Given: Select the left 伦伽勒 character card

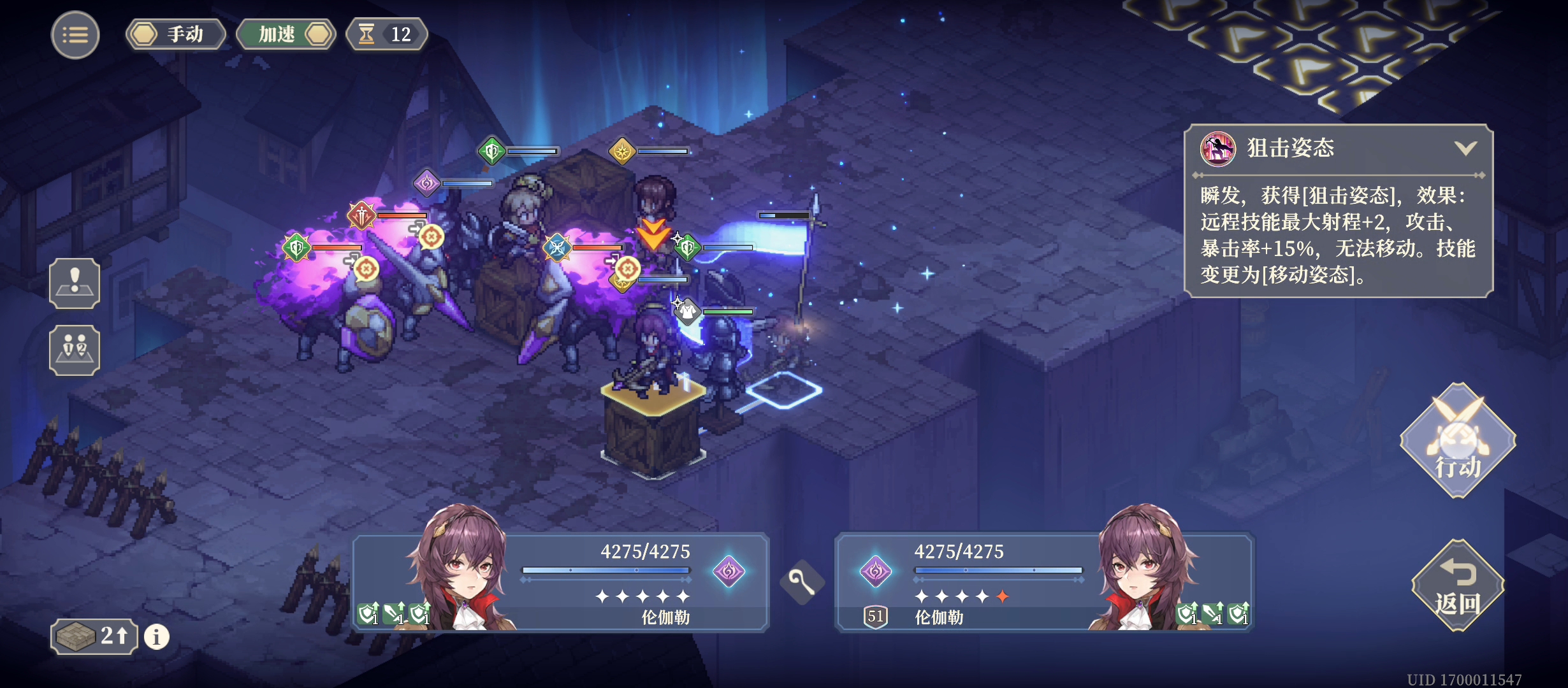Looking at the screenshot, I should (x=561, y=583).
